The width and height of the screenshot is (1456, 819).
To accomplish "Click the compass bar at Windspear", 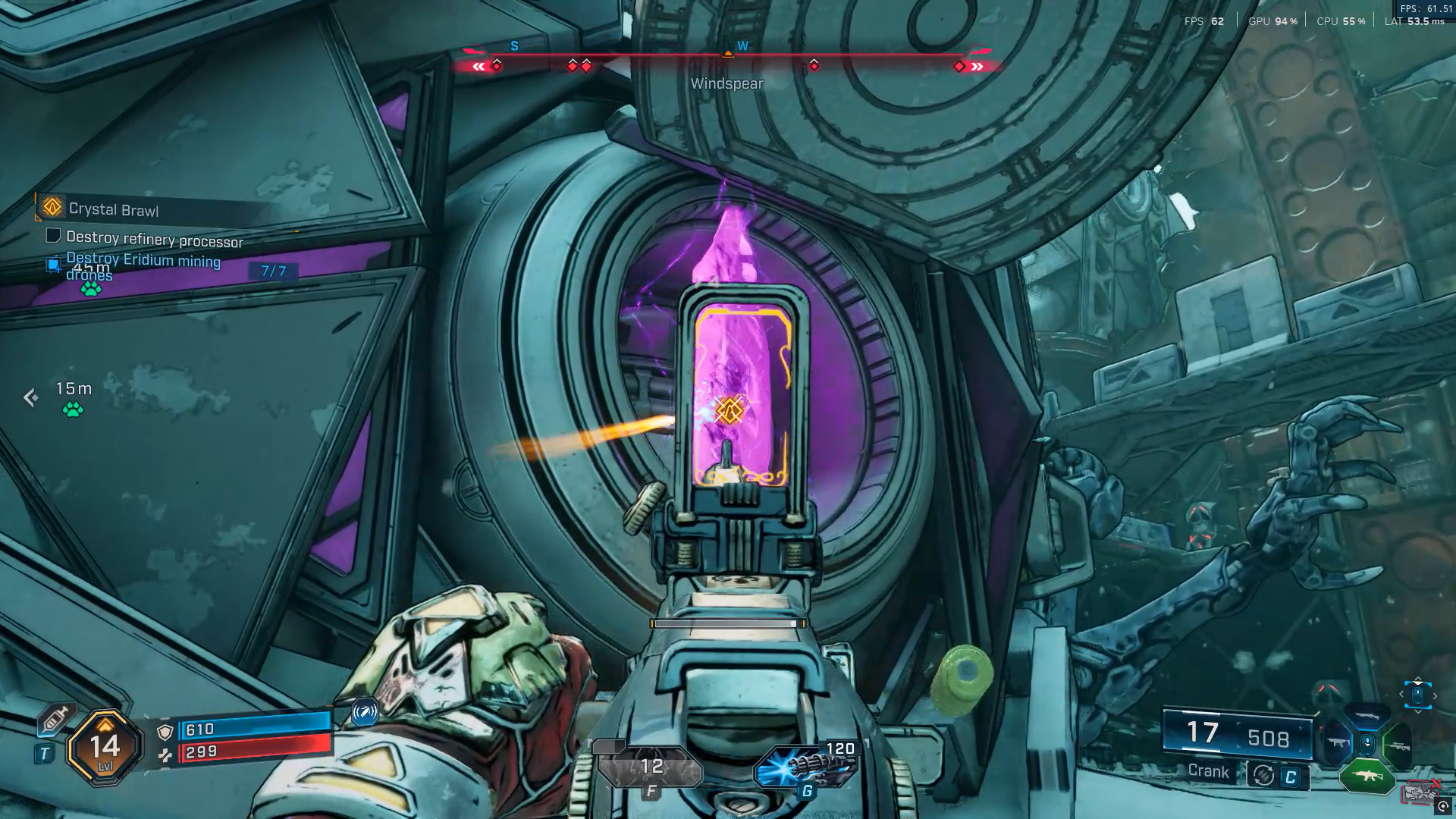I will [x=727, y=55].
